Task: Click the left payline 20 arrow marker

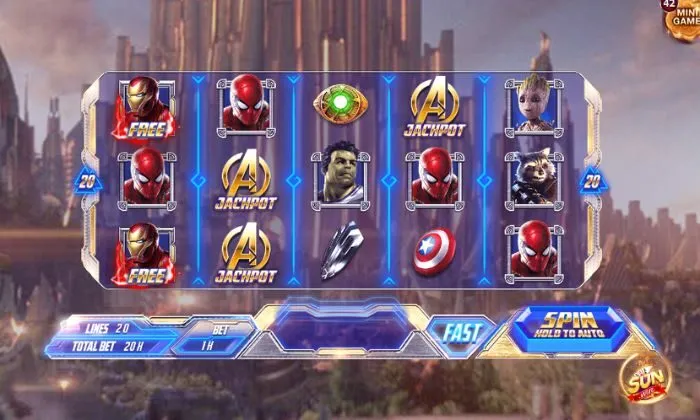Action: click(85, 181)
